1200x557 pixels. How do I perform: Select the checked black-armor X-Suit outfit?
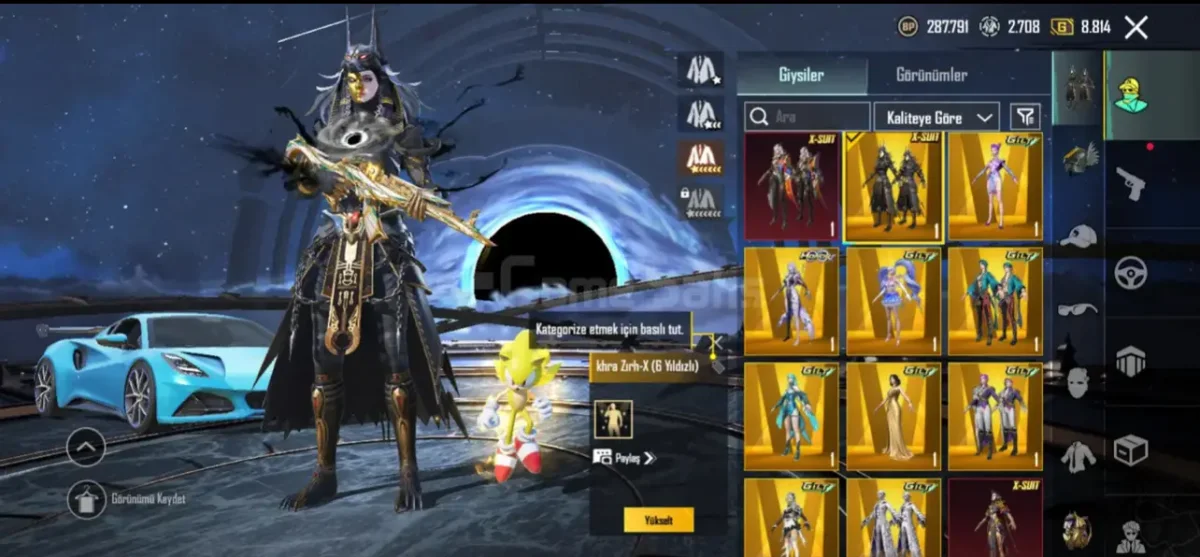pyautogui.click(x=894, y=186)
